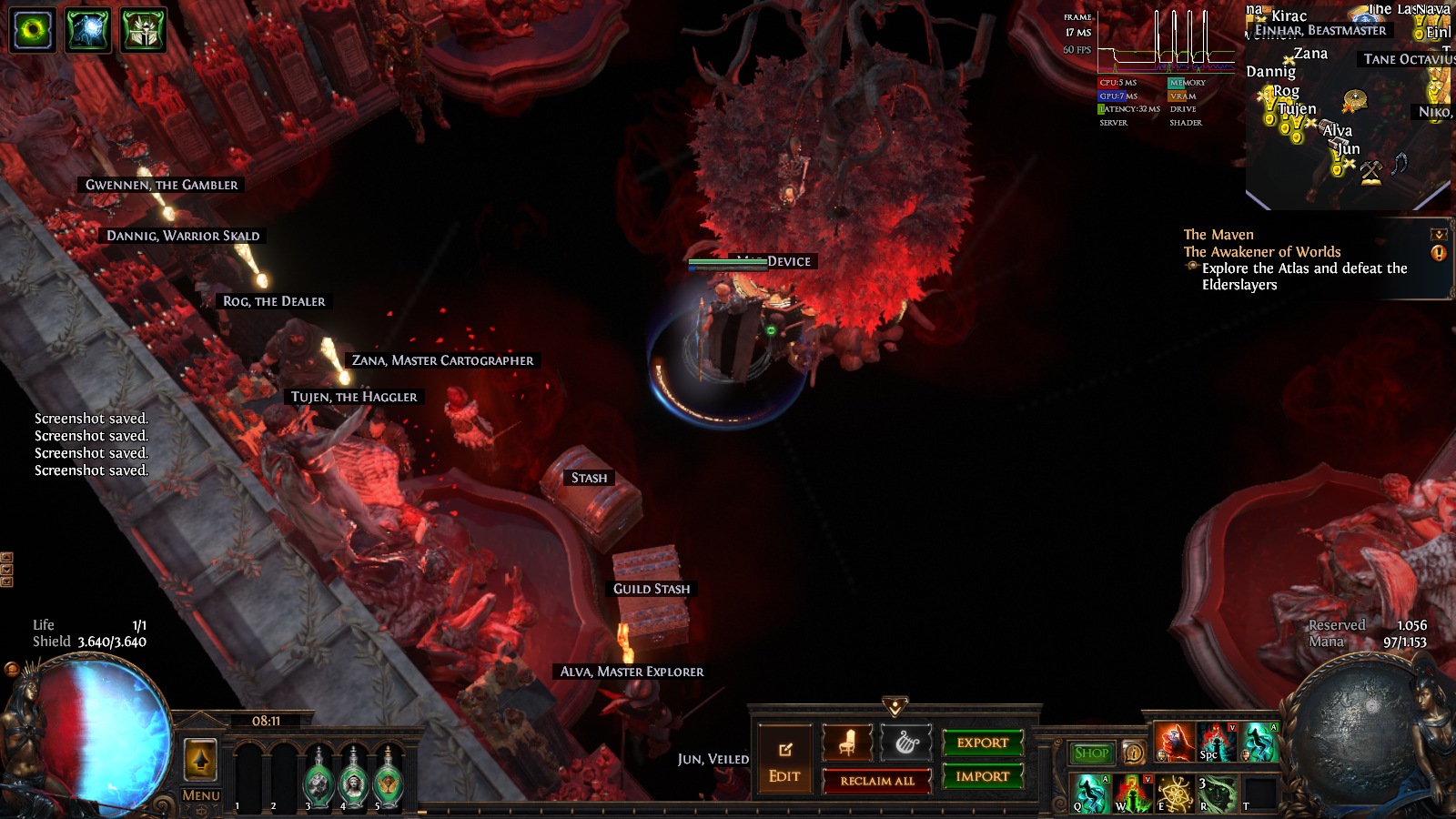
Task: Import a hideout layout
Action: [x=983, y=776]
